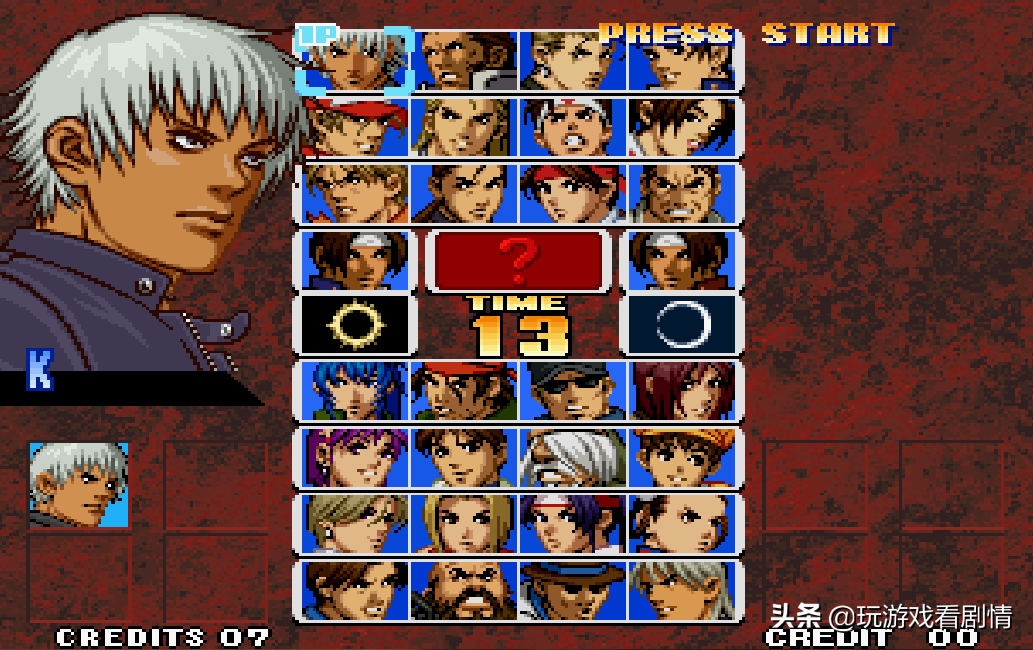Screen dimensions: 1033x650
Task: Choose Leona's blue-haired portrait
Action: pyautogui.click(x=355, y=391)
